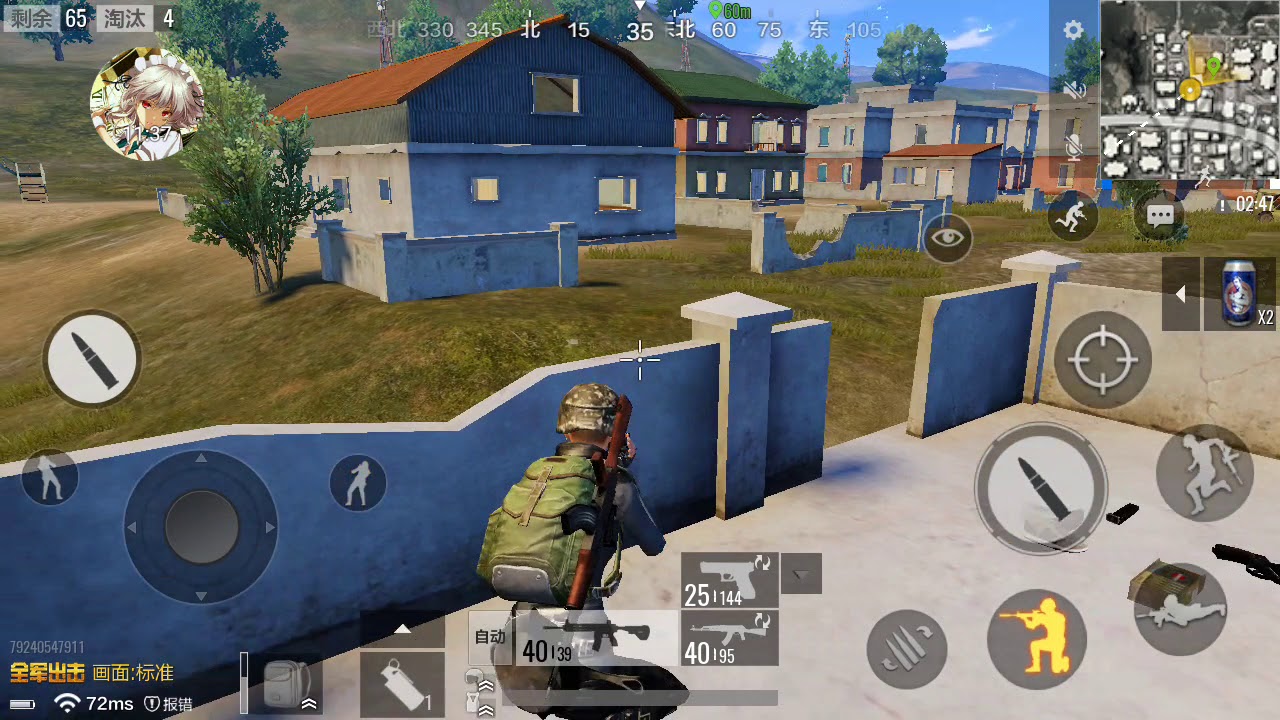Open the backpack inventory icon

pyautogui.click(x=285, y=682)
